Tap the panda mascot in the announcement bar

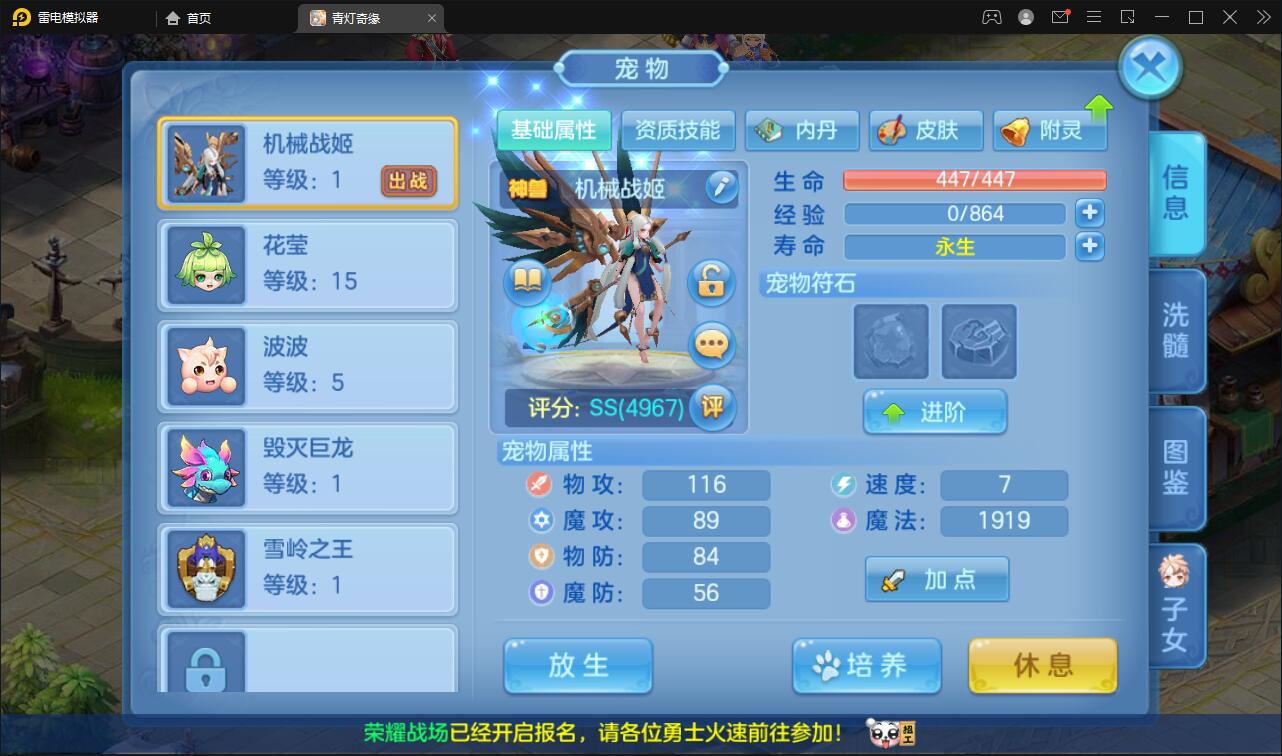(884, 731)
